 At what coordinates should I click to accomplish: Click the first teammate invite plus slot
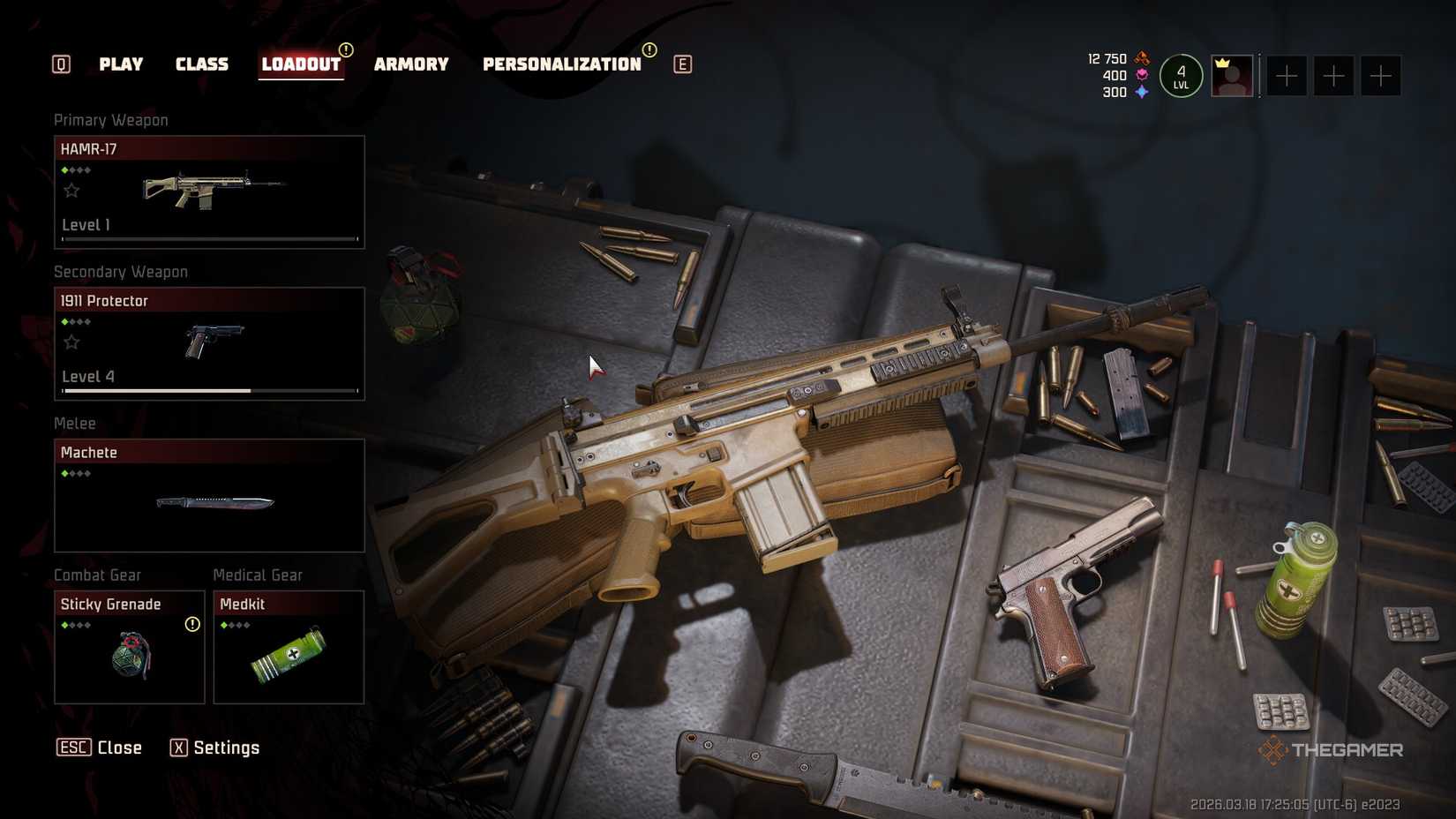pos(1286,76)
